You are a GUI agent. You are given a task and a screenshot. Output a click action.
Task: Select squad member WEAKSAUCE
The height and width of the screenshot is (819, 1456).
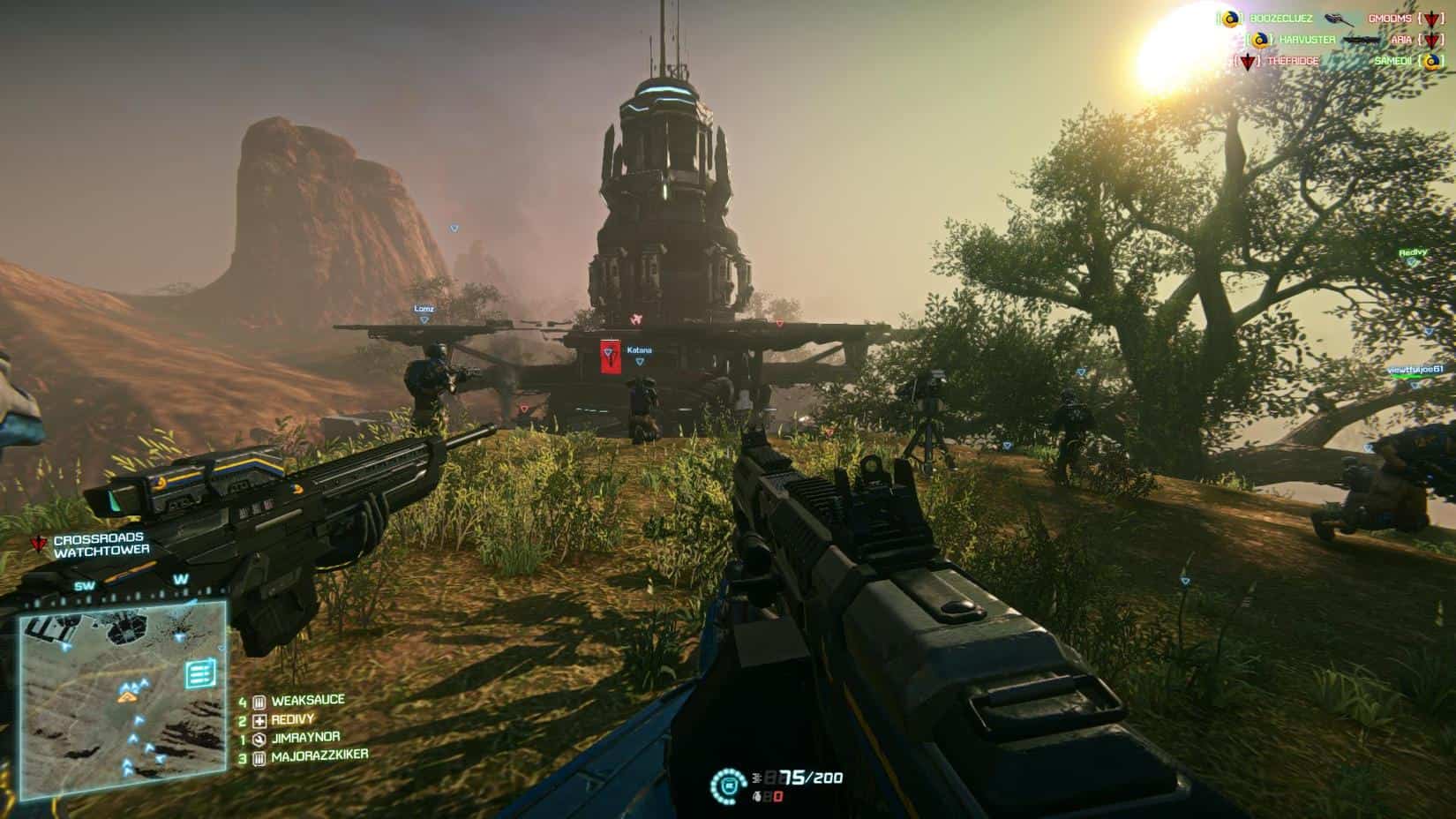(307, 701)
